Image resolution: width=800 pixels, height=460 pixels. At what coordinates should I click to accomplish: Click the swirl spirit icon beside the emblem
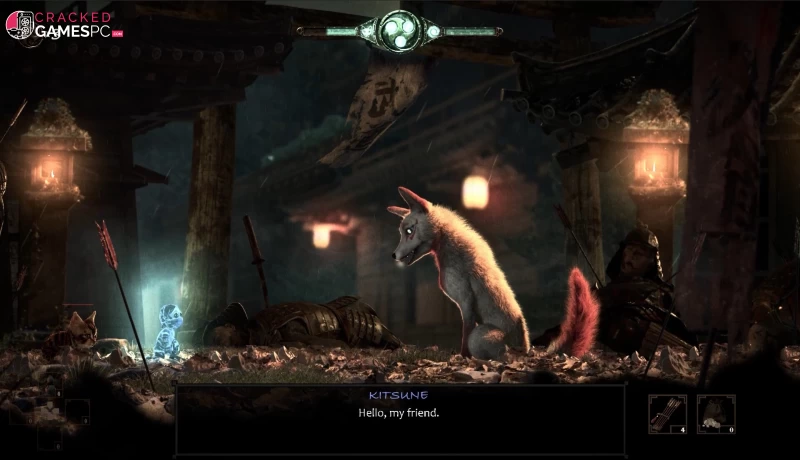pos(433,31)
